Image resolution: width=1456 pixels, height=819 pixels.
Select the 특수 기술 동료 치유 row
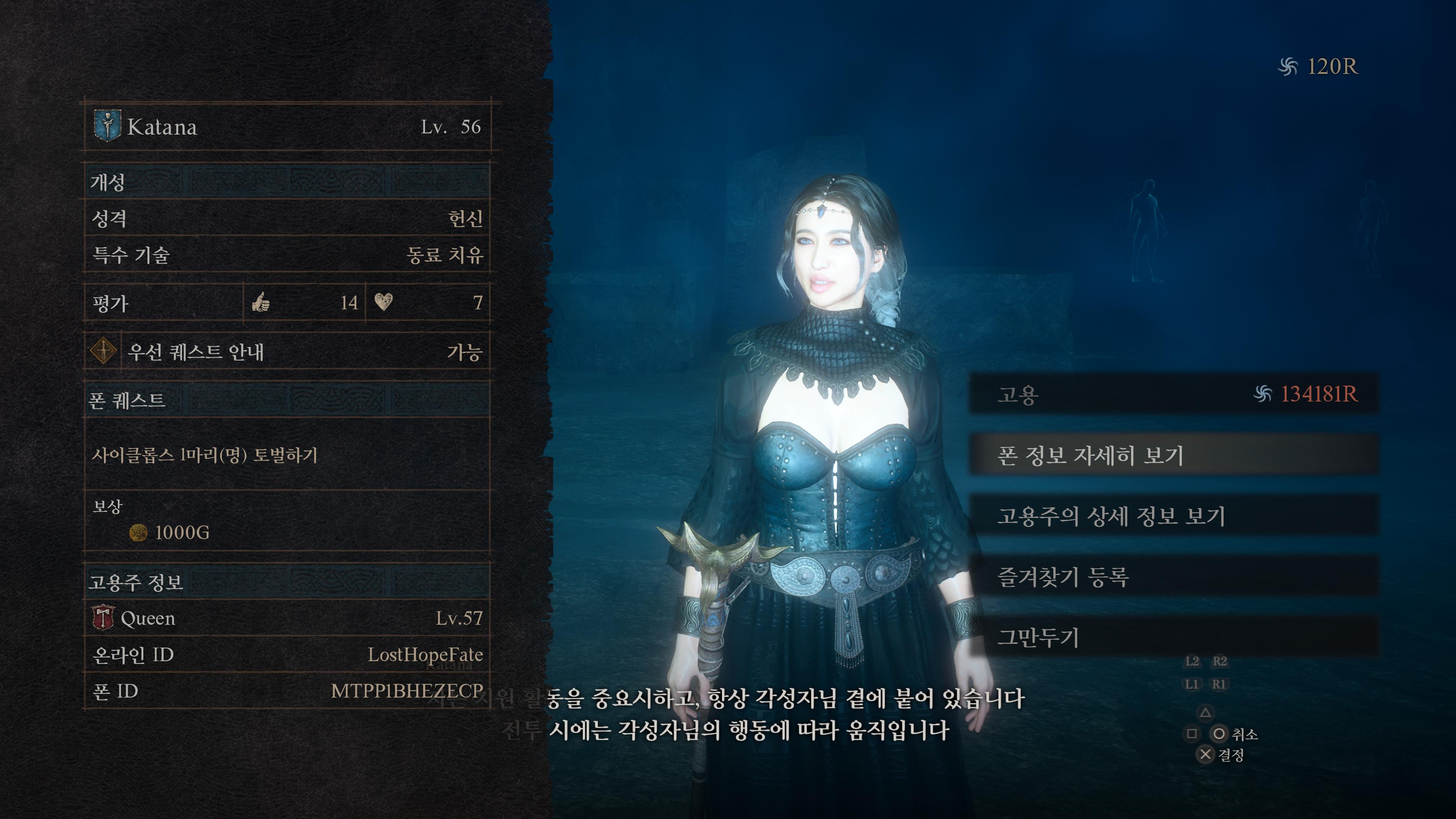(287, 255)
